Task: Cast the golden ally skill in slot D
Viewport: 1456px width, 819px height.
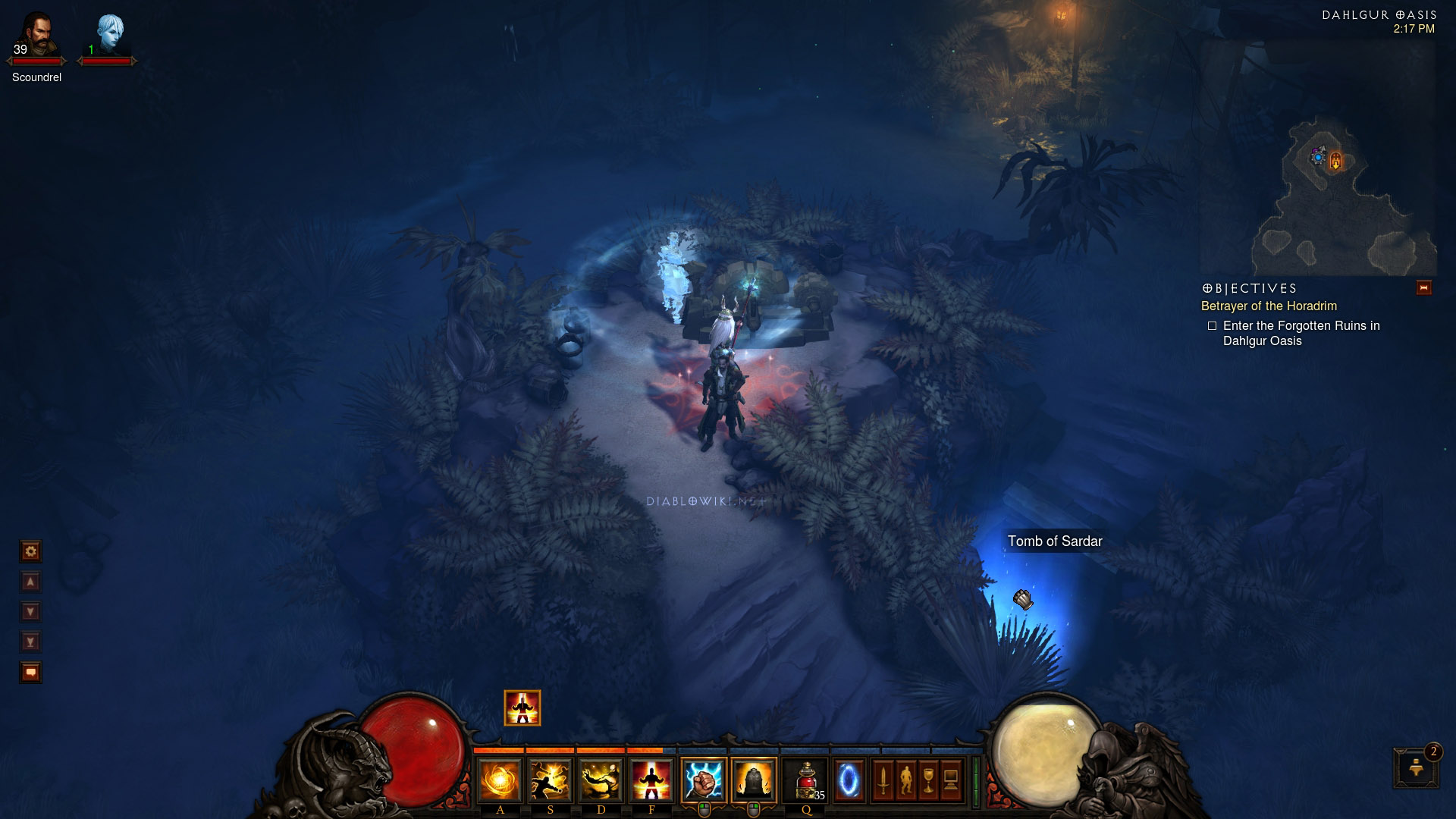Action: coord(601,780)
